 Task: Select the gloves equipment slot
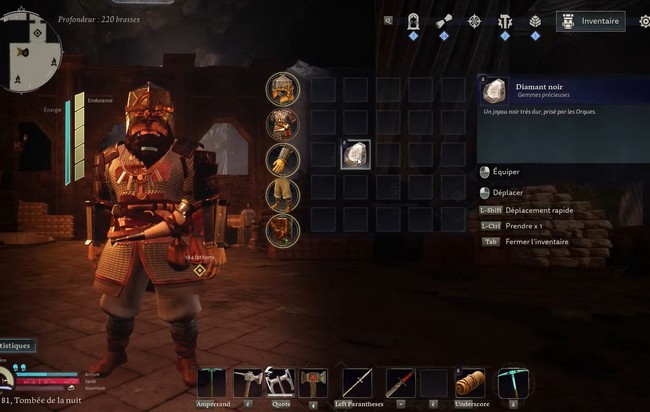tap(283, 160)
